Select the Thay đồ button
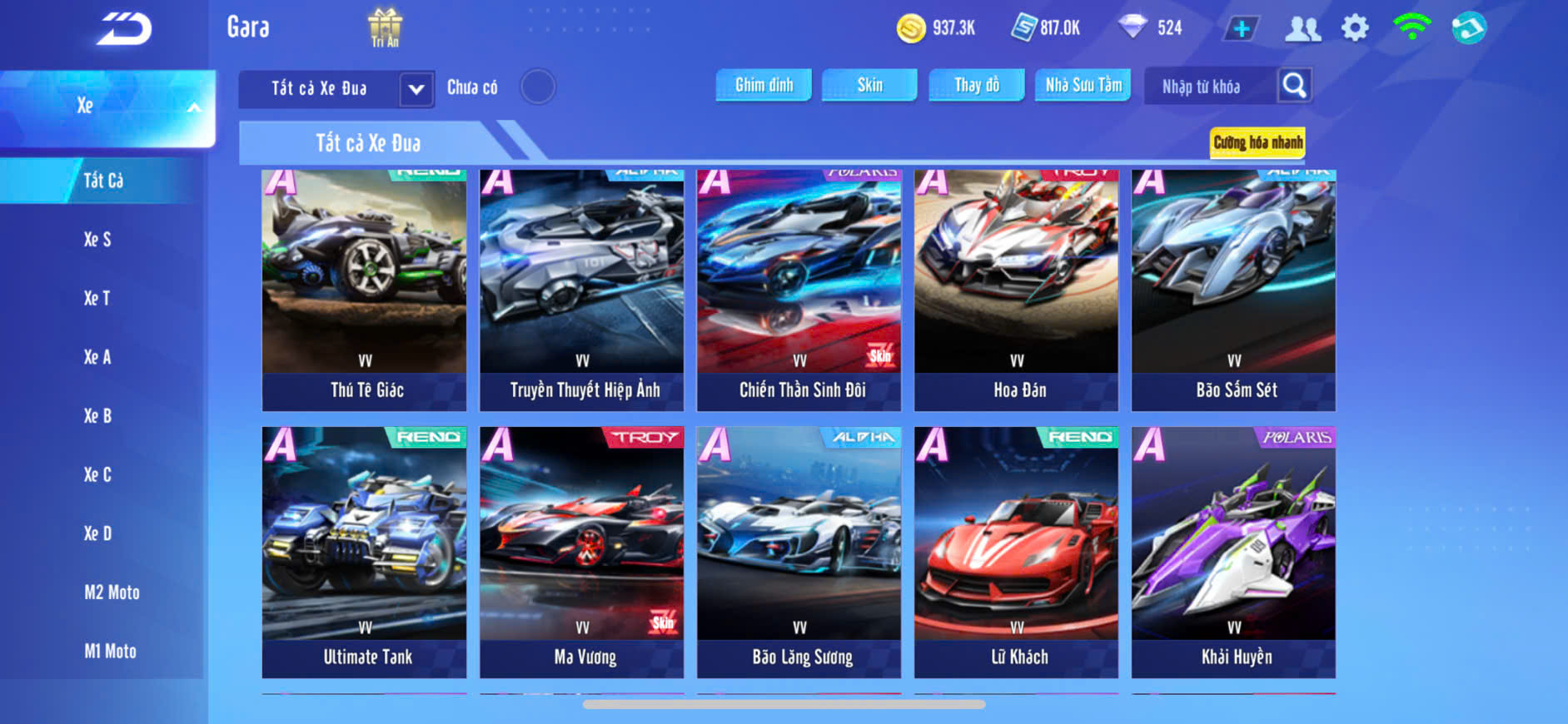This screenshot has width=1568, height=724. (x=977, y=85)
